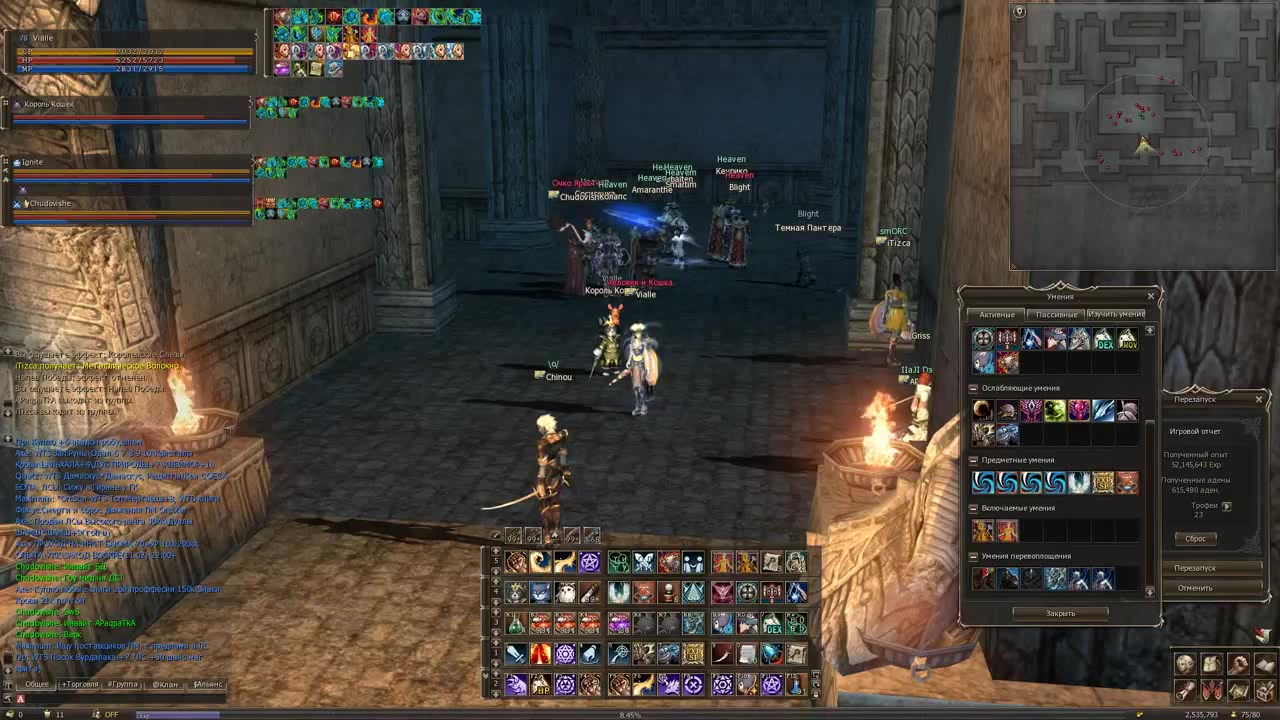
Task: Select the $Альянс chat tab
Action: point(208,684)
